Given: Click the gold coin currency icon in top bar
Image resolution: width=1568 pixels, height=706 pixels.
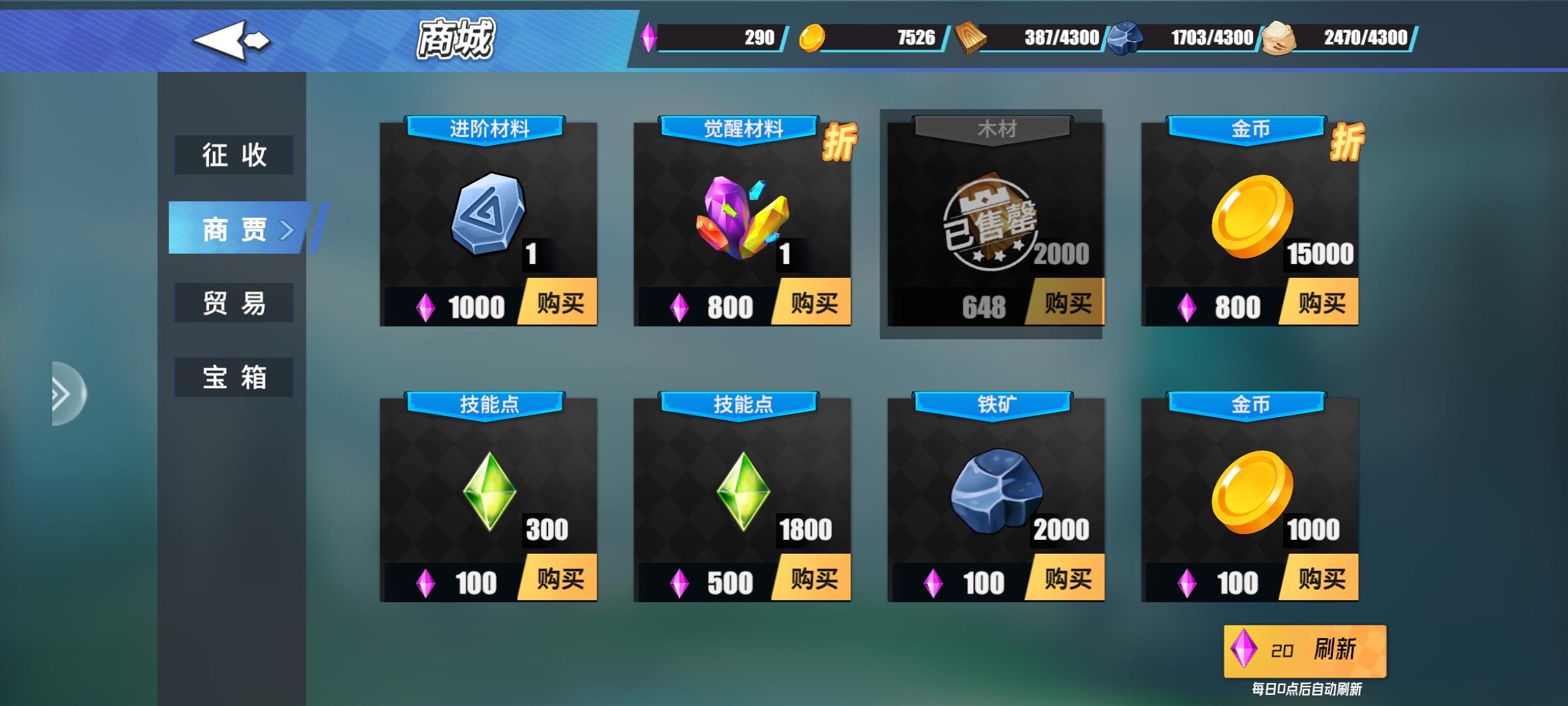Looking at the screenshot, I should [x=813, y=37].
